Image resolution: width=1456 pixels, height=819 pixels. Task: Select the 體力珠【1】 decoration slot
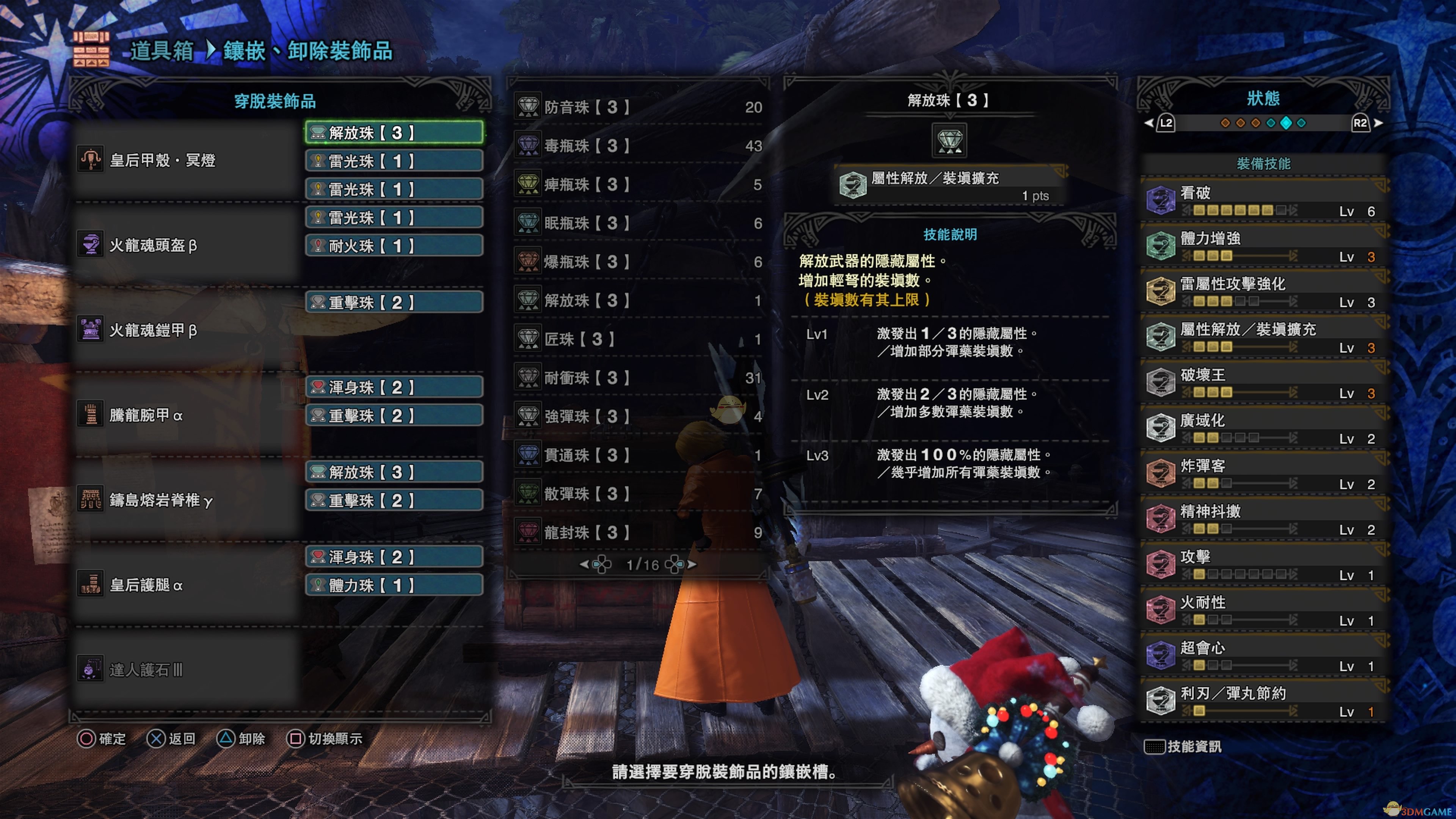pyautogui.click(x=394, y=585)
